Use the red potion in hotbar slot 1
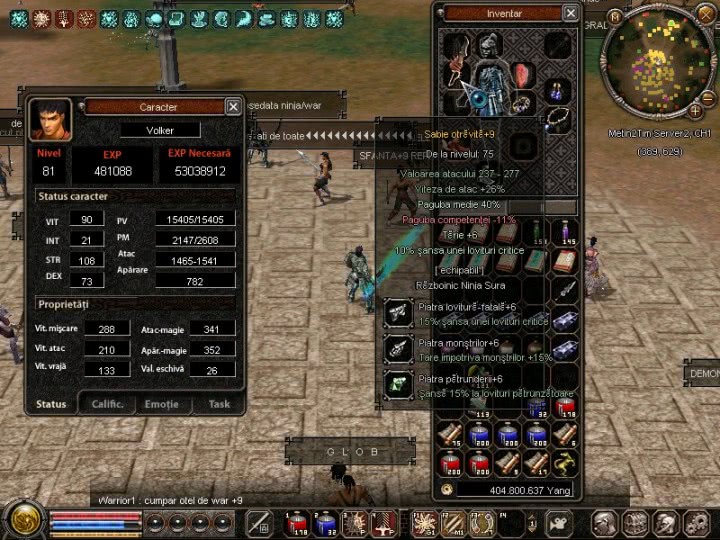This screenshot has width=720, height=540. pyautogui.click(x=297, y=522)
